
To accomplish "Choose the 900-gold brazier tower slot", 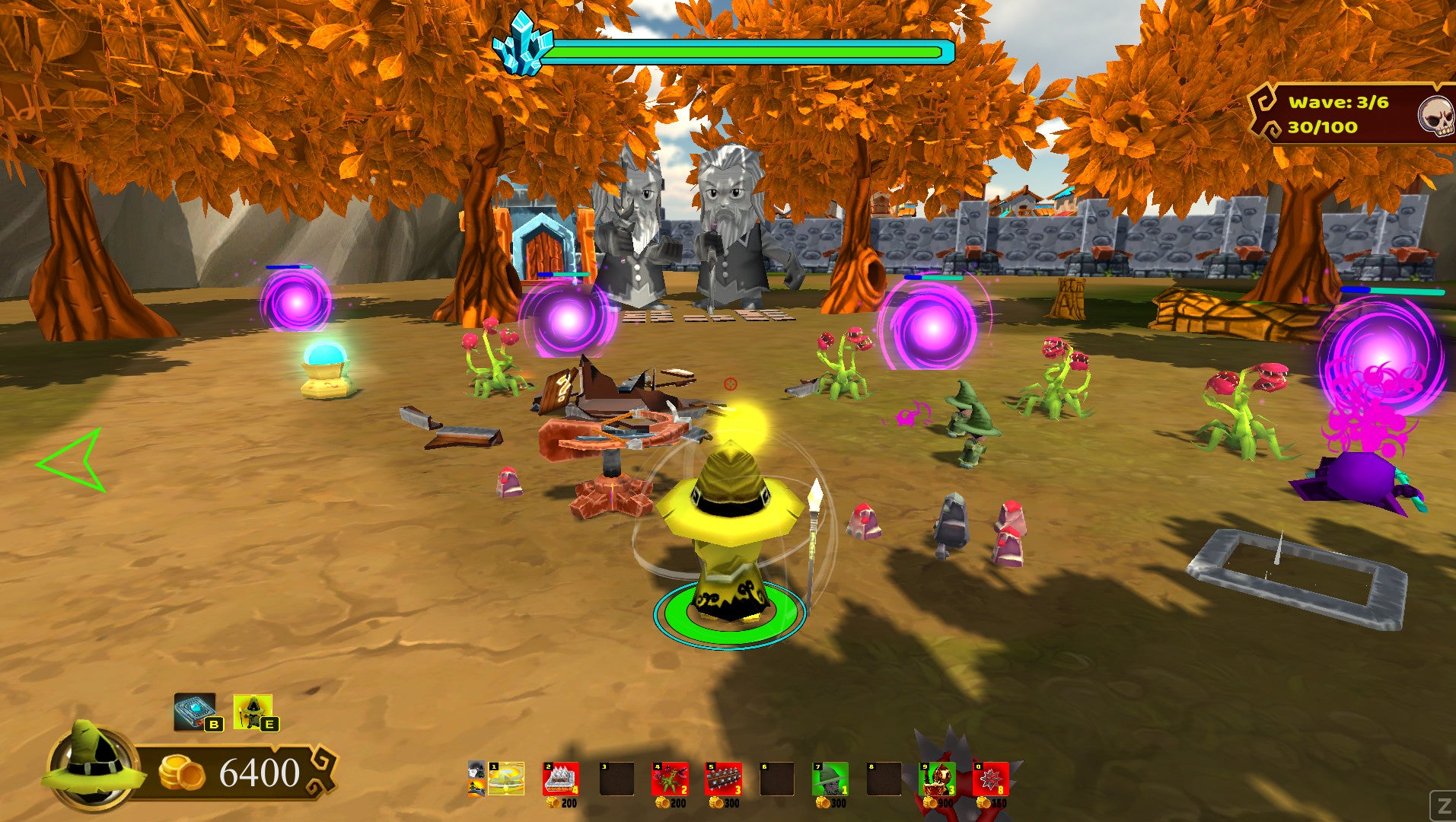I will 937,779.
